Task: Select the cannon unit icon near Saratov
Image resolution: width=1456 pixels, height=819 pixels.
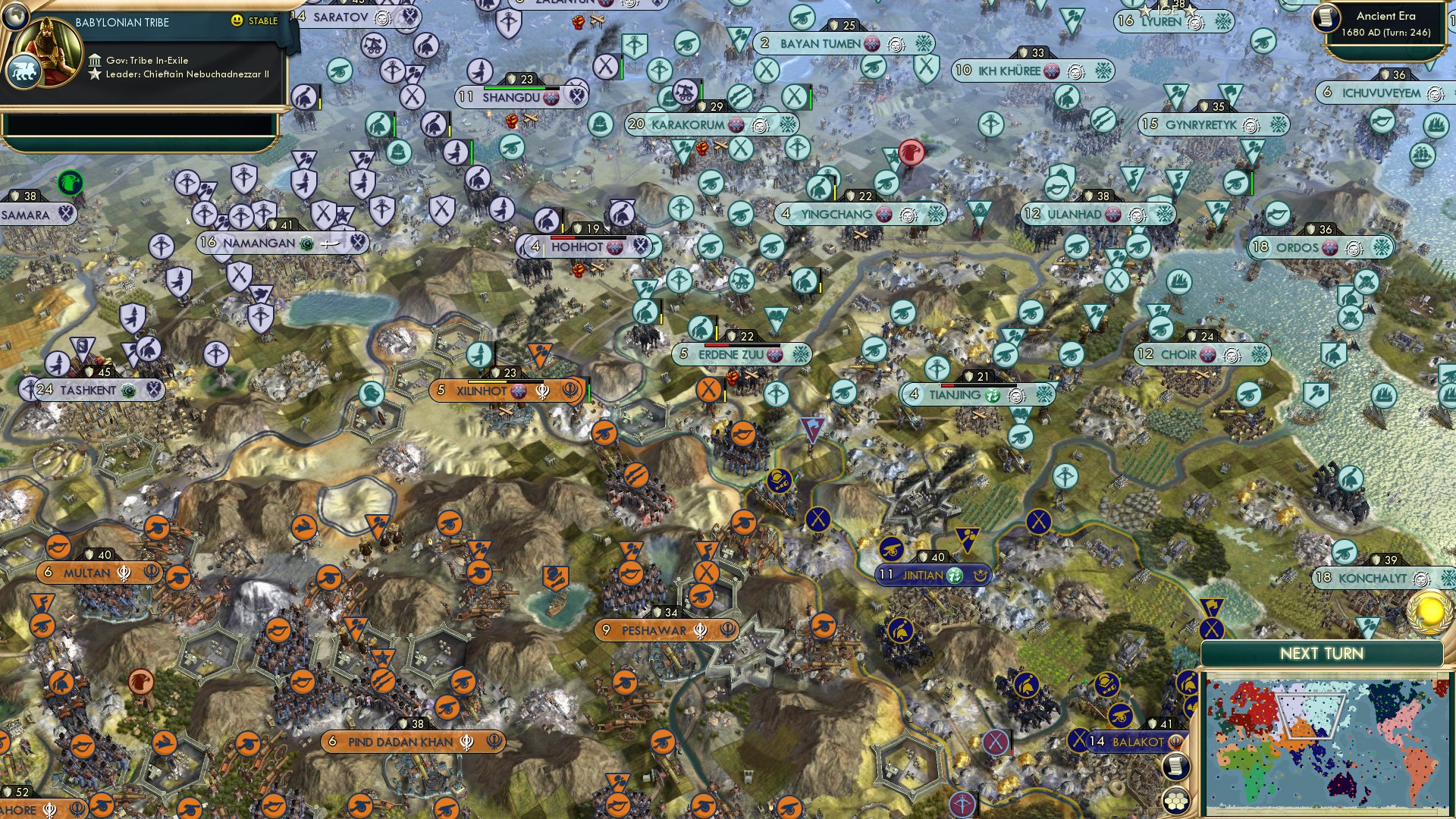Action: tap(339, 71)
